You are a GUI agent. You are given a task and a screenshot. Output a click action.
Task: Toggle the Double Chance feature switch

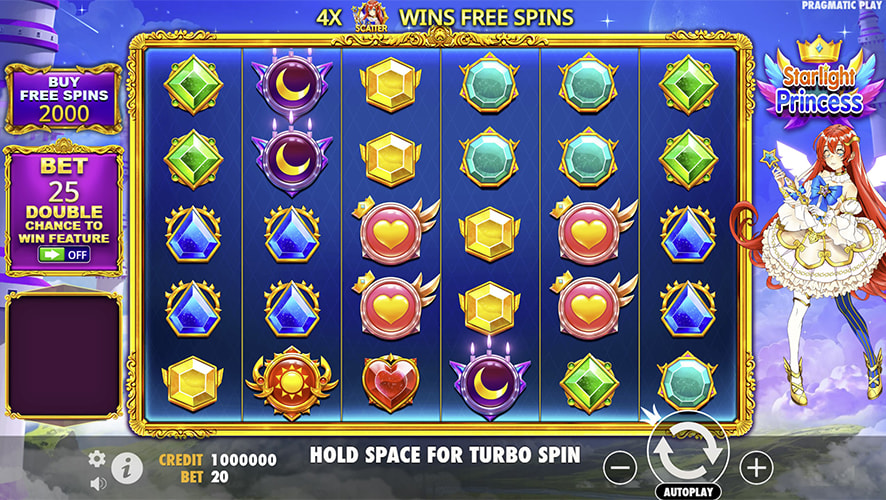coord(64,255)
